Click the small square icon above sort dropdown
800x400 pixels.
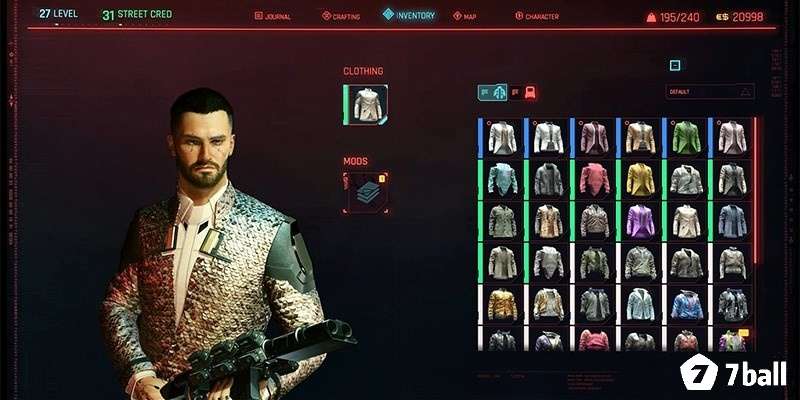click(675, 65)
